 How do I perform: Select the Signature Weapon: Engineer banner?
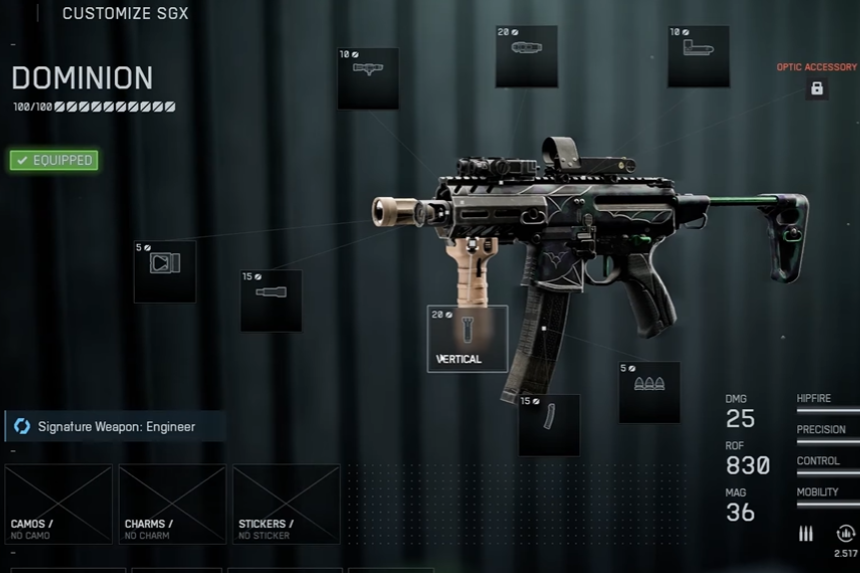[115, 426]
